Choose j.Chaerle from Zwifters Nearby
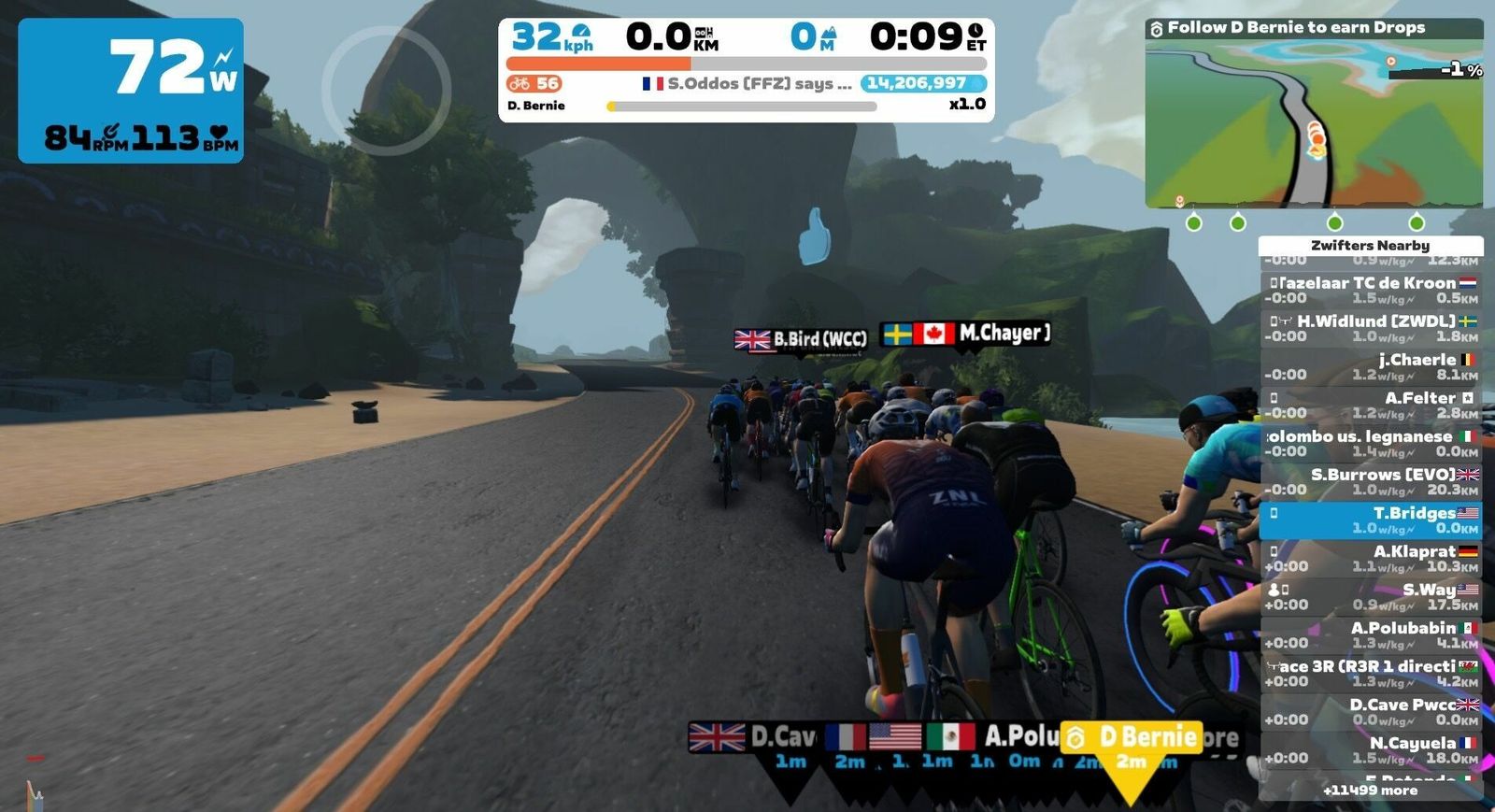The height and width of the screenshot is (812, 1495). point(1371,367)
